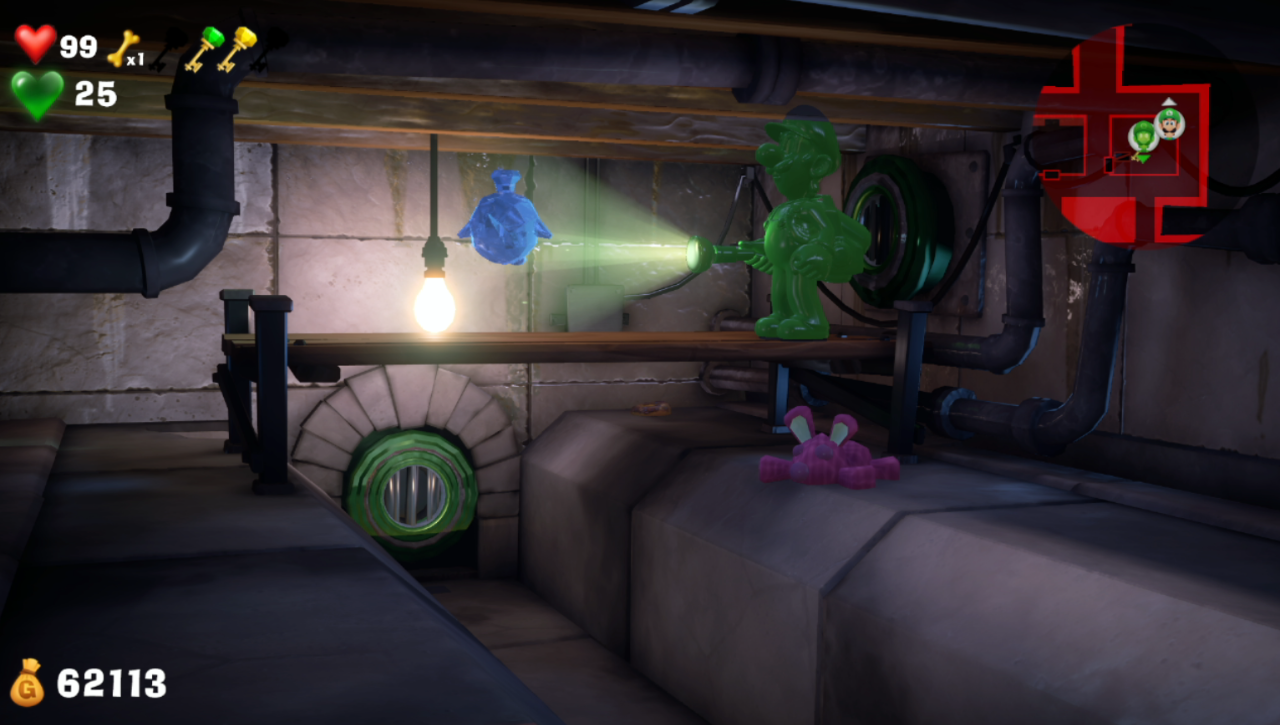Select Gooigi's green marker on the minimap

[x=1143, y=137]
